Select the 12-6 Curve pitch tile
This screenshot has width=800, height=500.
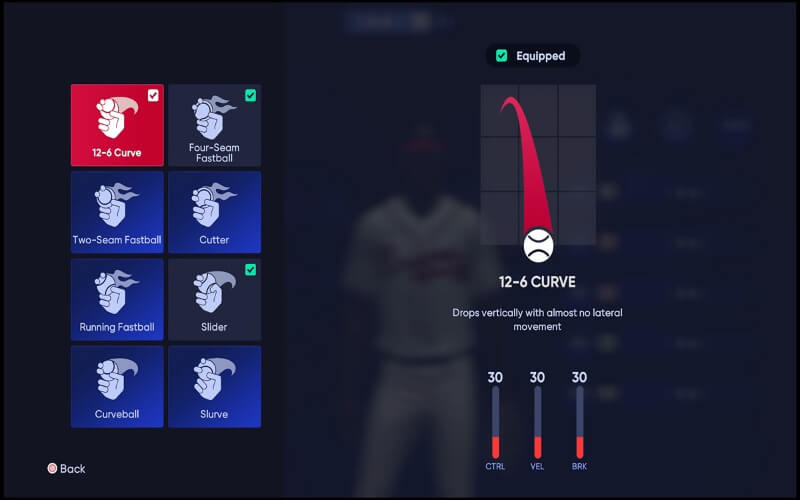pos(117,125)
